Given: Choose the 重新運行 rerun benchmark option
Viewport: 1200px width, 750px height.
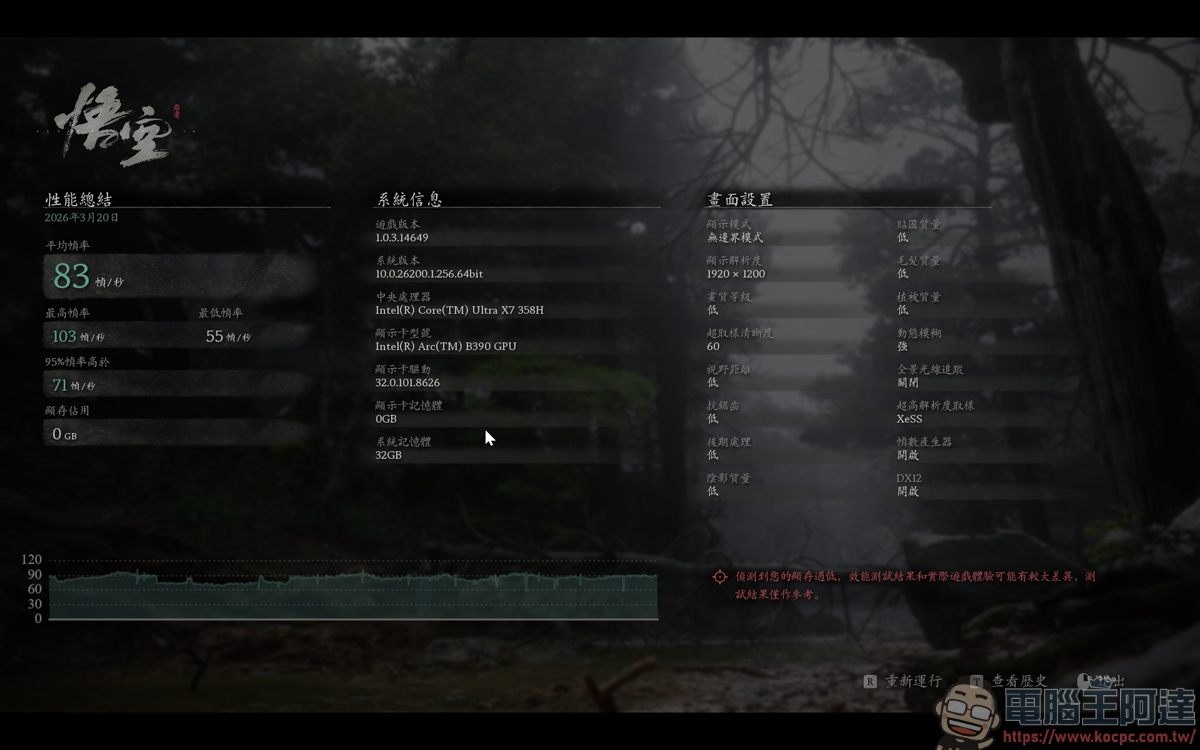Looking at the screenshot, I should pos(912,681).
